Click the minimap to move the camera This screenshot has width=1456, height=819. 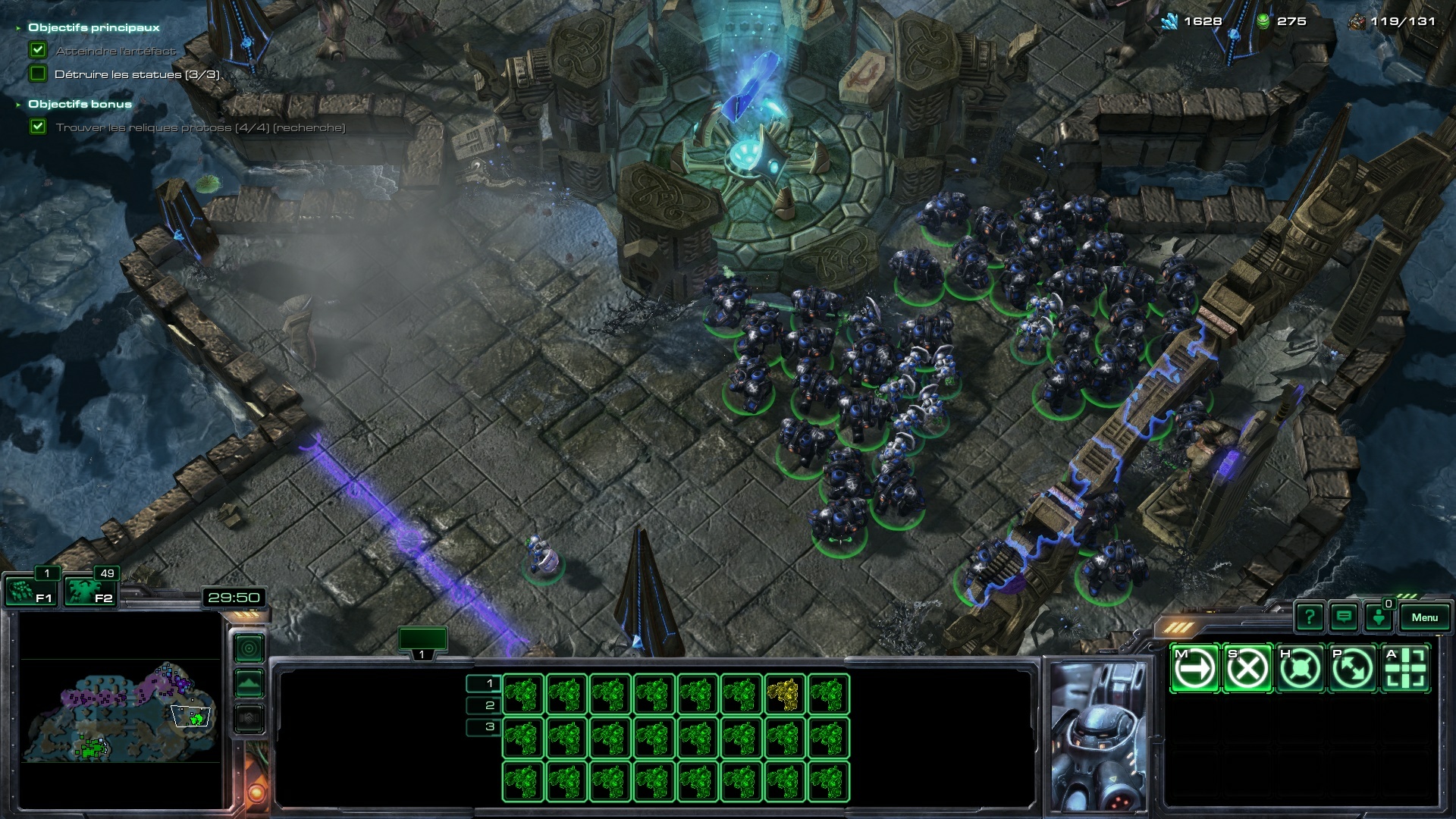coord(121,713)
